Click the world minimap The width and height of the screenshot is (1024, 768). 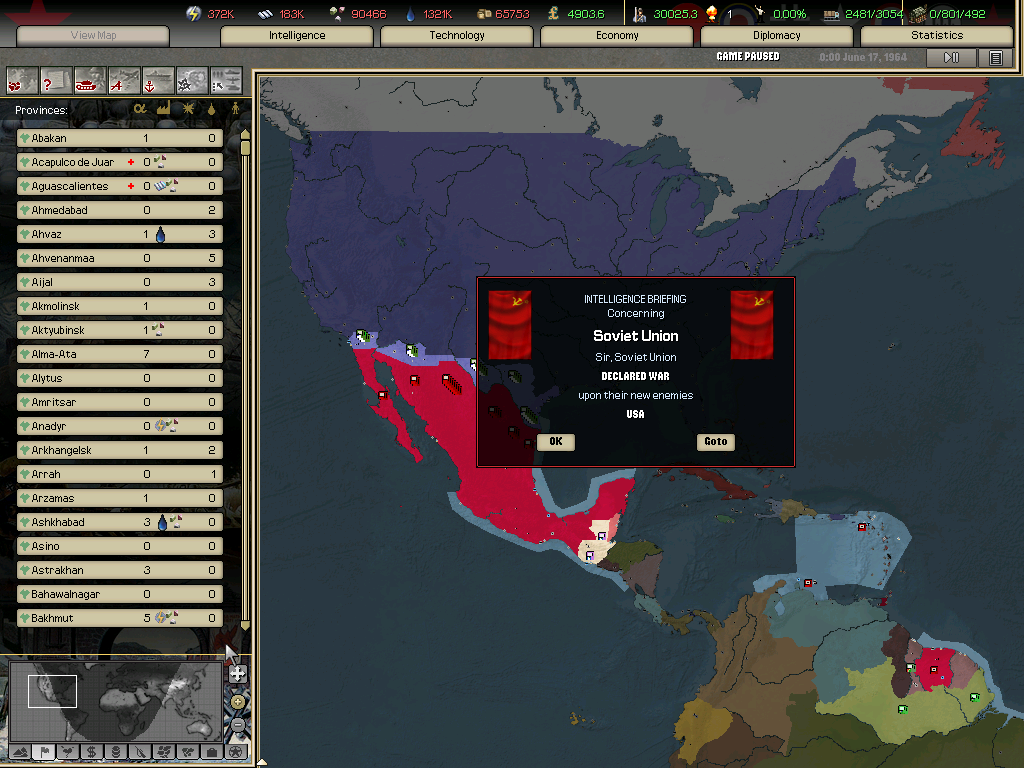point(115,700)
